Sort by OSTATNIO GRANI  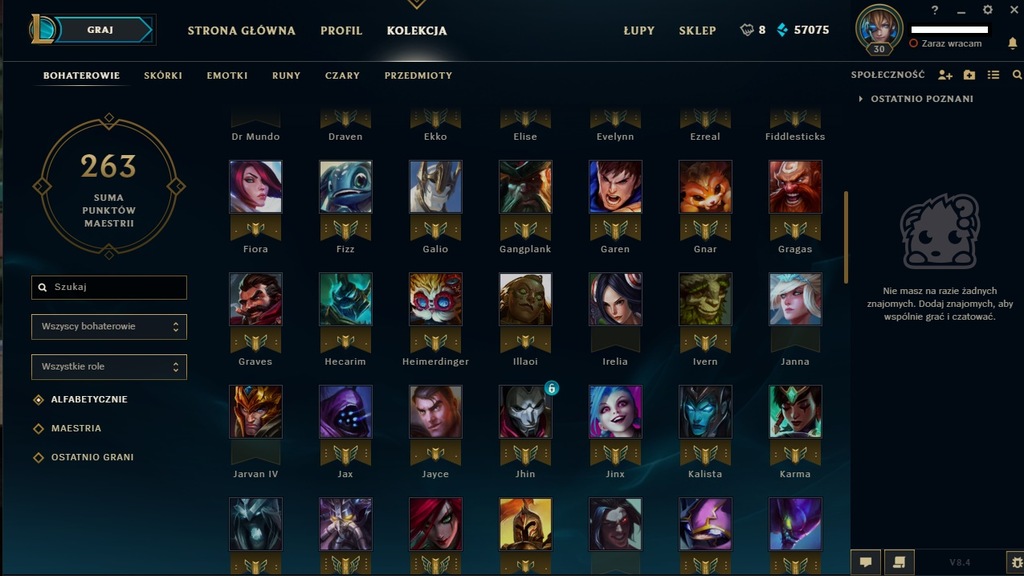click(92, 457)
